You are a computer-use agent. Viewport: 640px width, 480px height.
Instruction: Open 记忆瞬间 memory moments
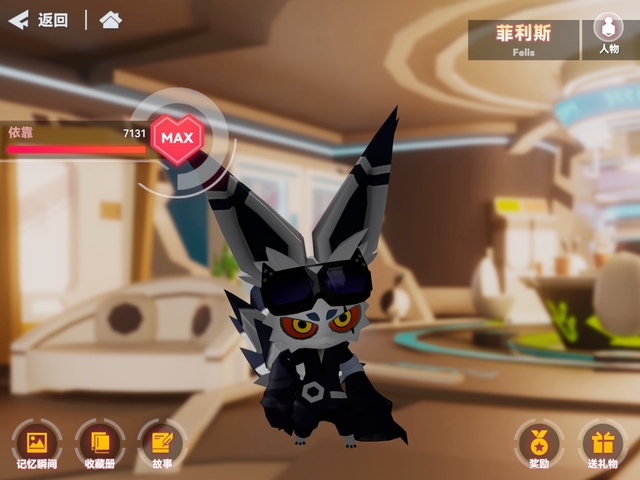click(x=37, y=443)
